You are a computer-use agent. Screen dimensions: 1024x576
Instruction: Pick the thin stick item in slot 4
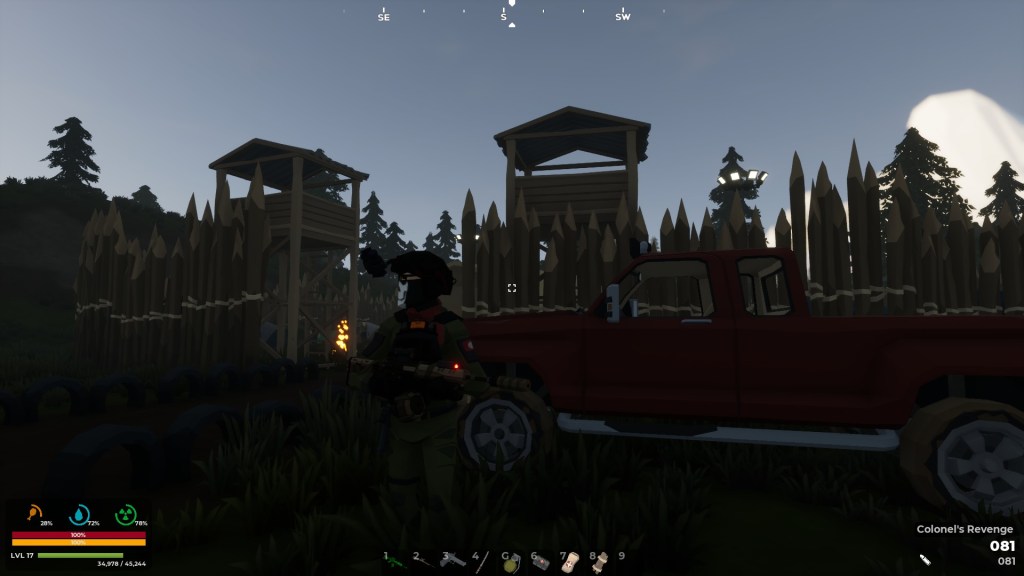483,562
